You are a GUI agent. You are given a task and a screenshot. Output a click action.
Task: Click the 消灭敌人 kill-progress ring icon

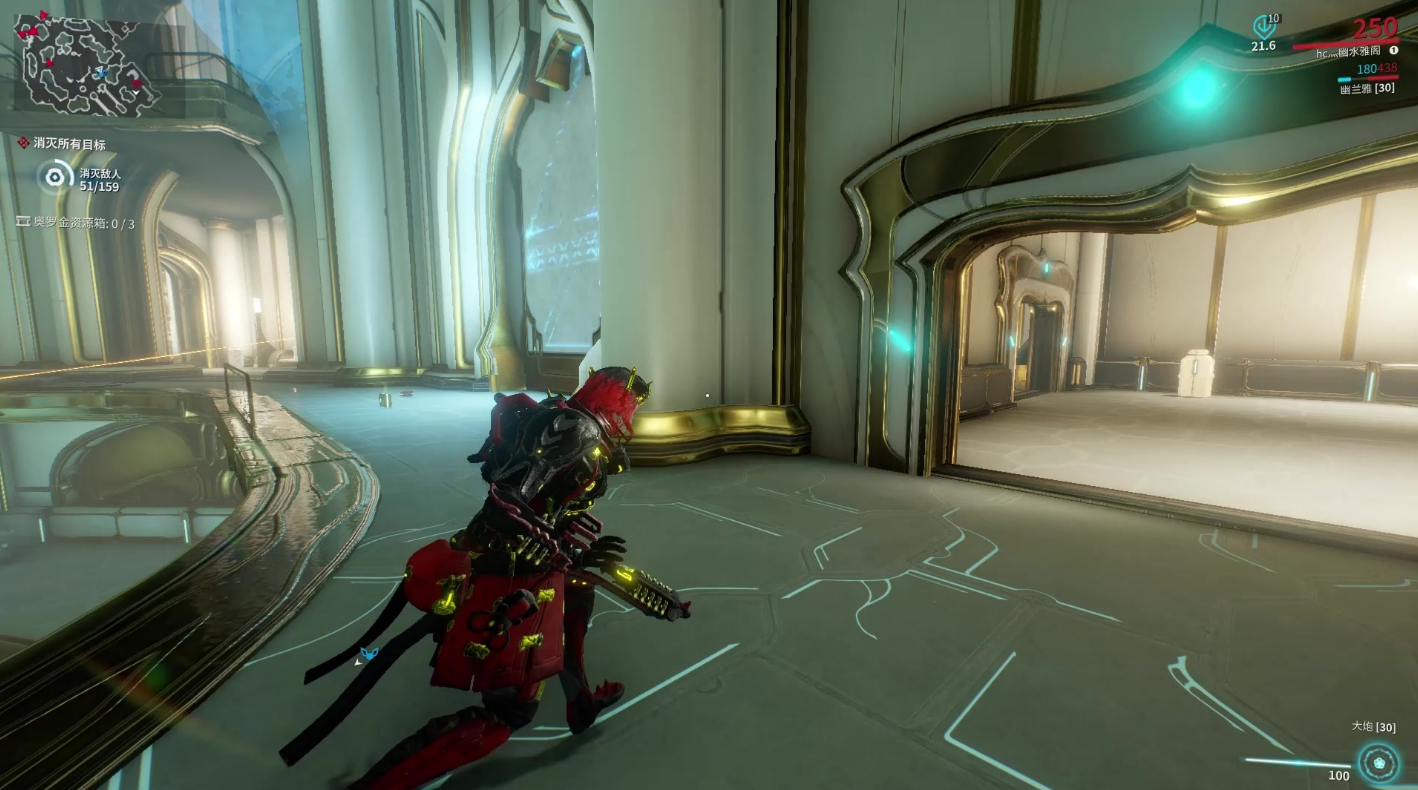point(54,179)
